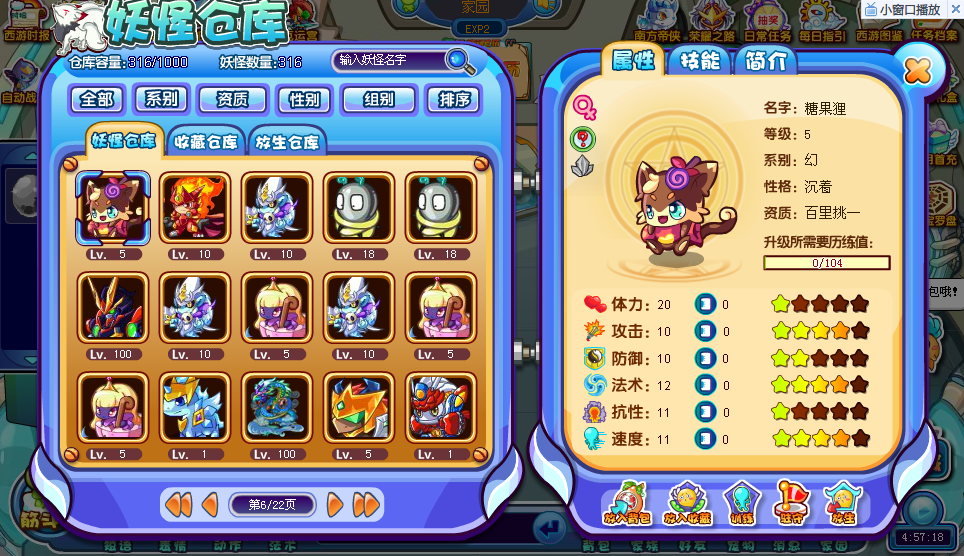Add the monster to favorites (放入收藏)
Screen dimensions: 964x556
(x=687, y=504)
